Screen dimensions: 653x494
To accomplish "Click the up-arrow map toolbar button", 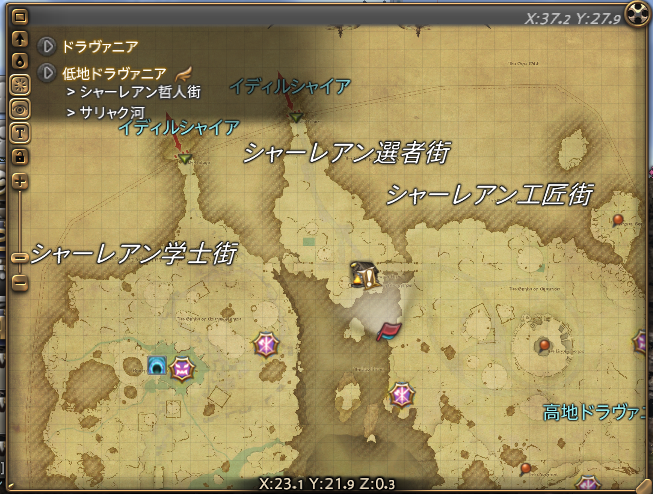I will (19, 39).
